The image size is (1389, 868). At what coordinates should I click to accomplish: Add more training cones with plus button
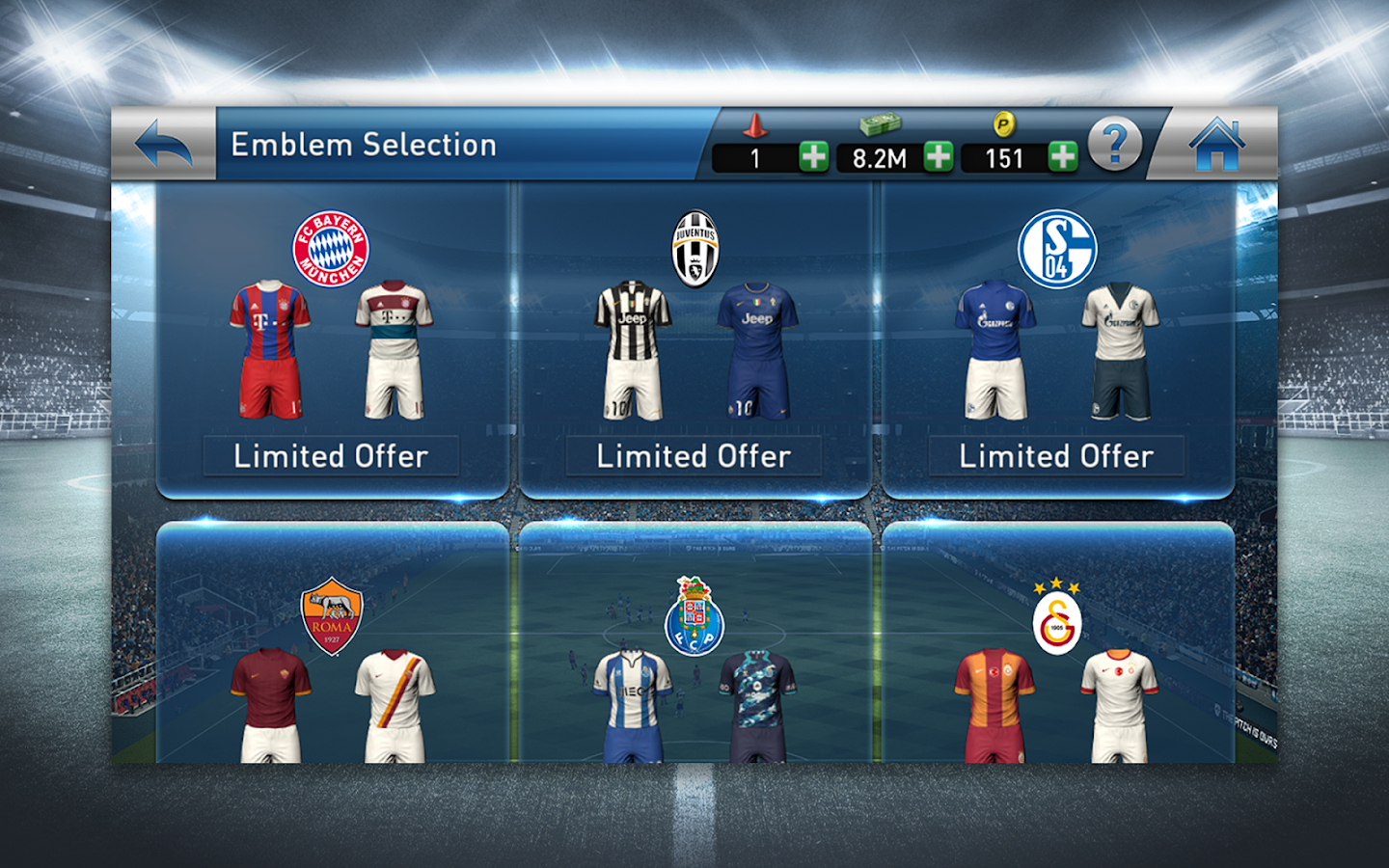(813, 157)
